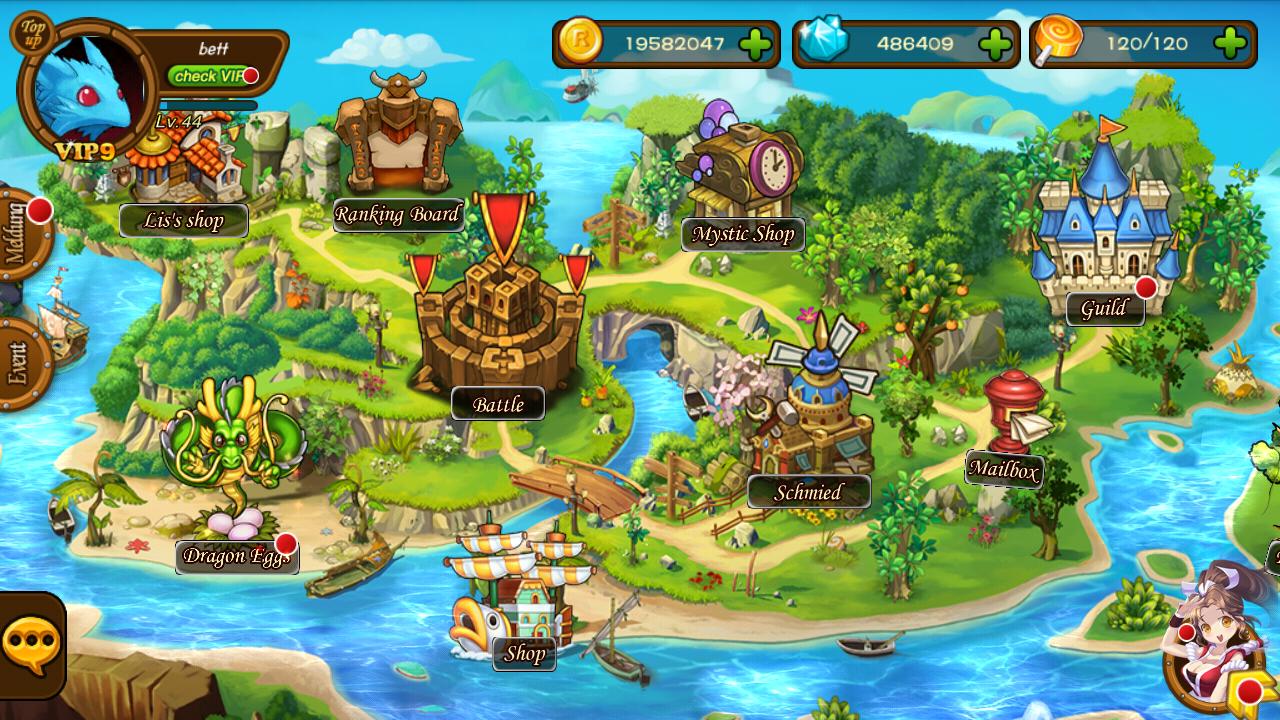
Task: Open Lis's shop
Action: click(184, 220)
